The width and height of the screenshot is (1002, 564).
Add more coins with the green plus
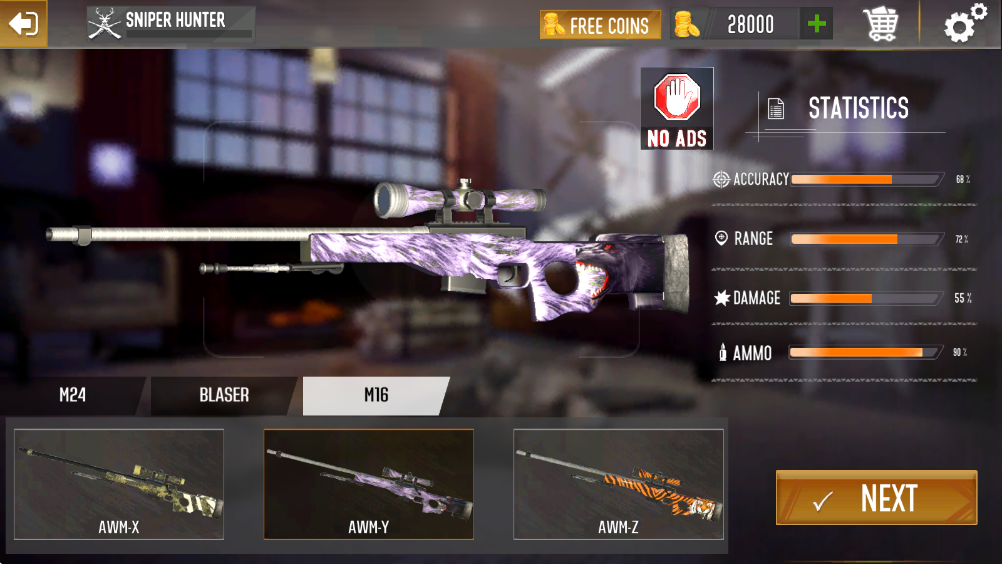tap(817, 24)
